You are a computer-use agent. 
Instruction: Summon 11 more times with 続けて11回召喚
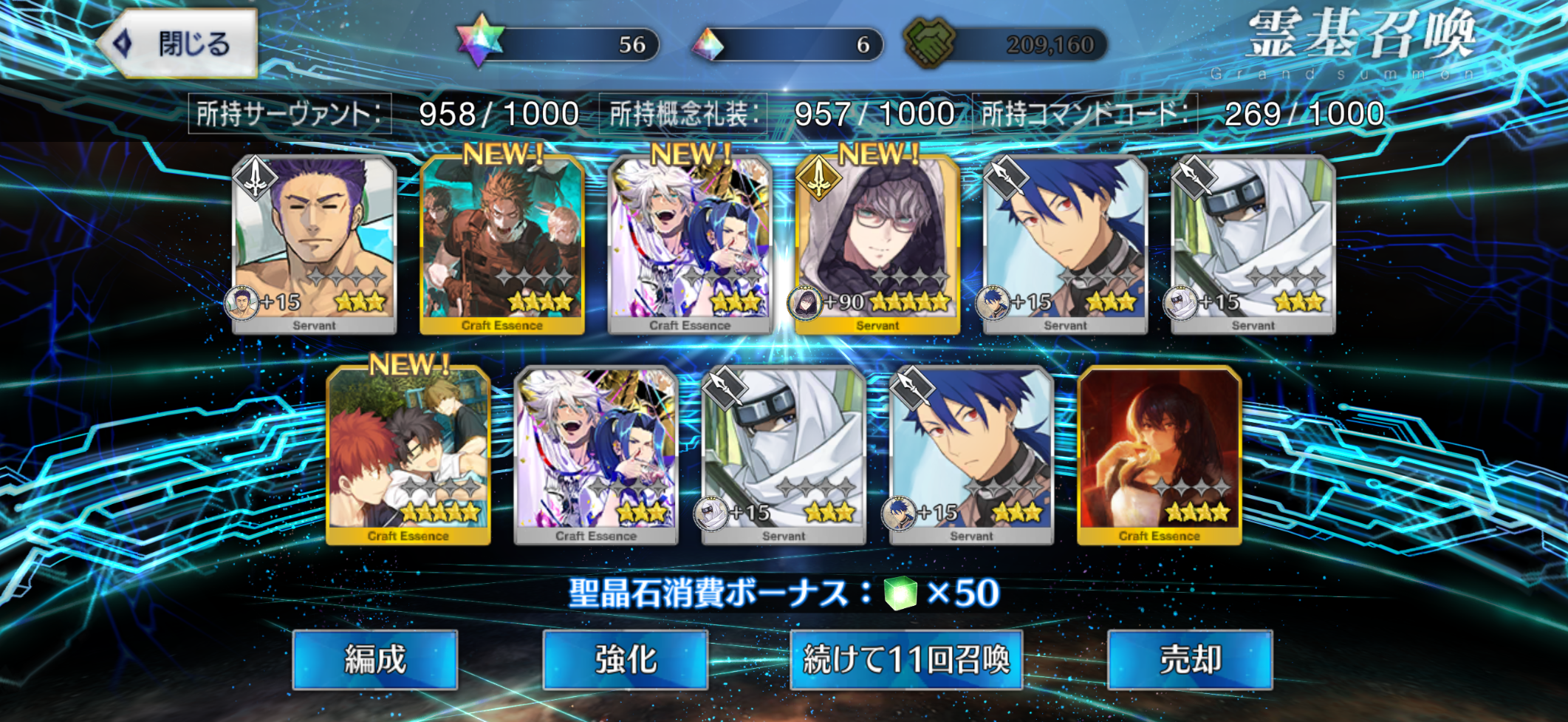(x=906, y=659)
